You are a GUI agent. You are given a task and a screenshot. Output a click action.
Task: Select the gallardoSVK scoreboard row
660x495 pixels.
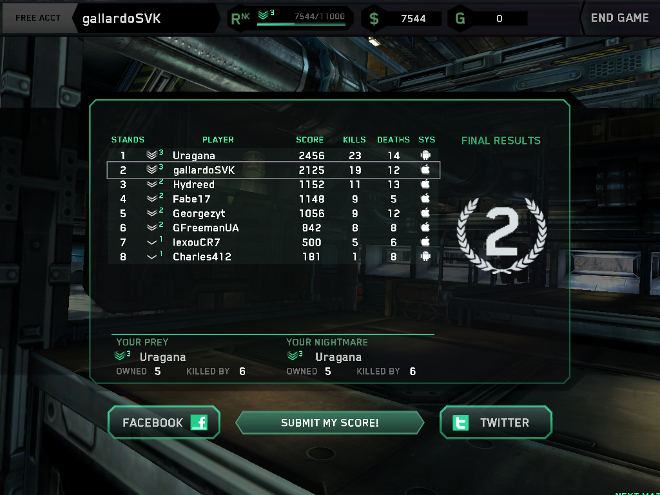(272, 170)
